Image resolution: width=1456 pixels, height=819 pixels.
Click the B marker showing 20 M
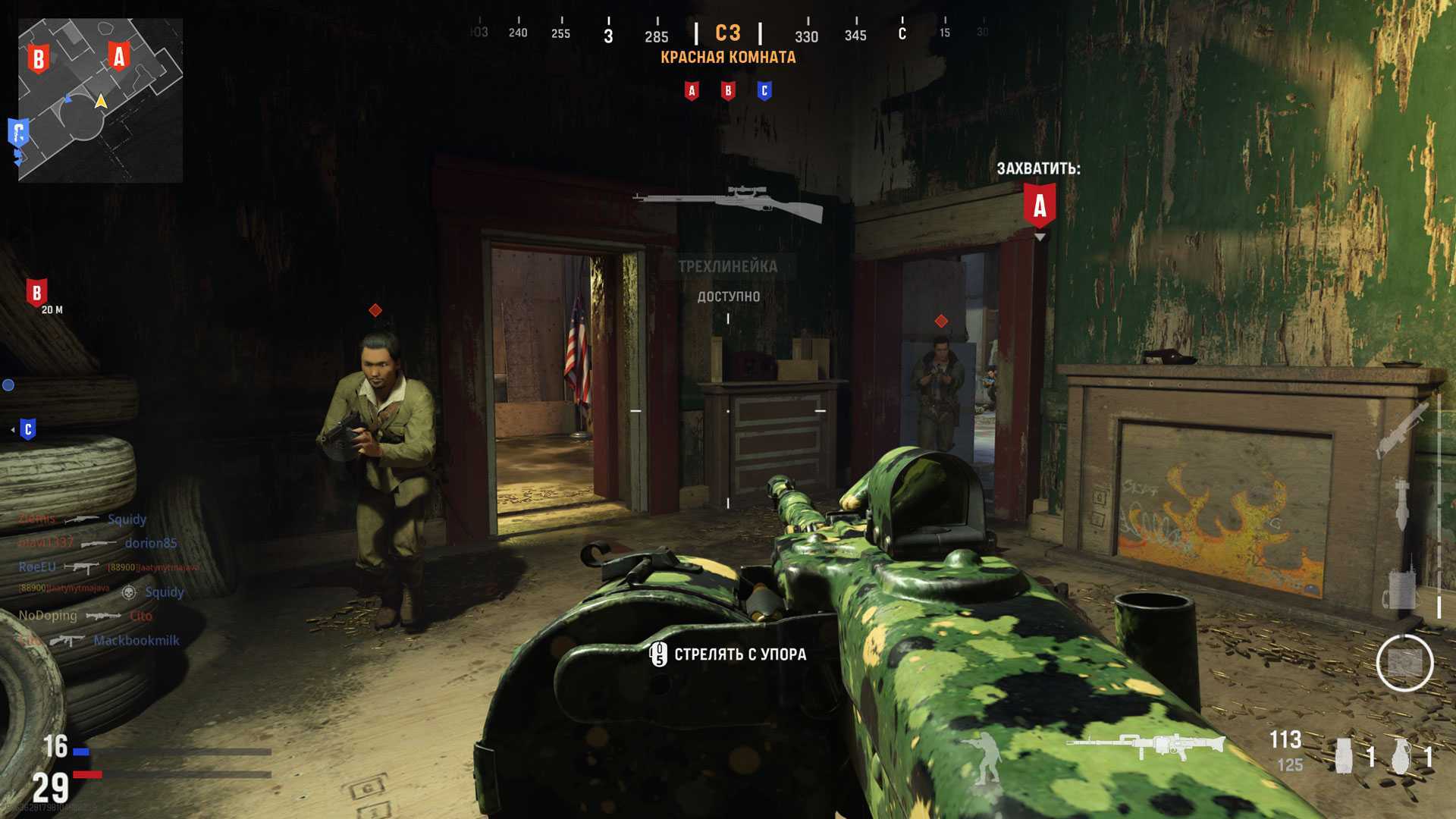tap(36, 293)
